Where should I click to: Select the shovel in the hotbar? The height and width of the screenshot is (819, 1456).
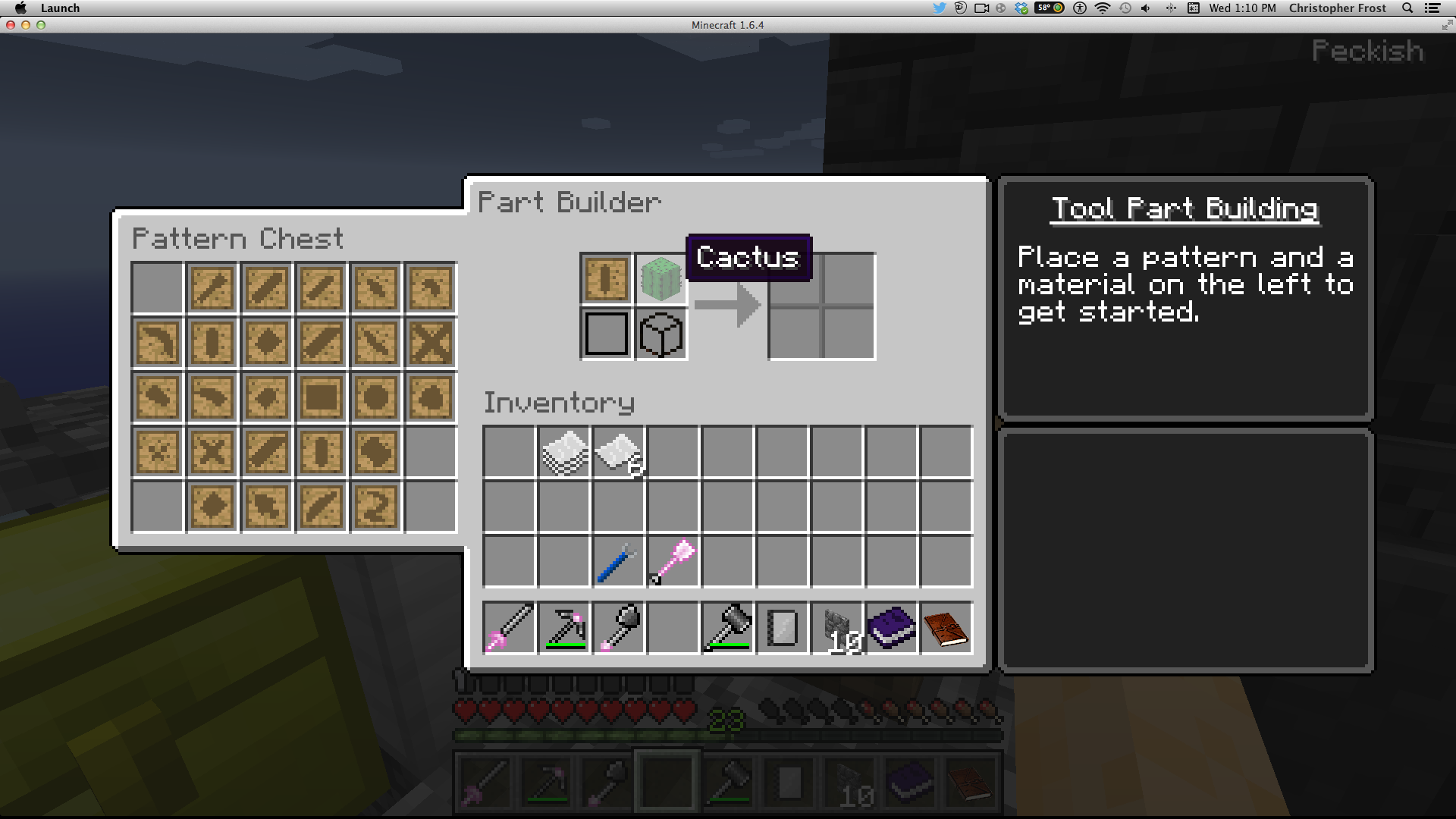point(619,628)
